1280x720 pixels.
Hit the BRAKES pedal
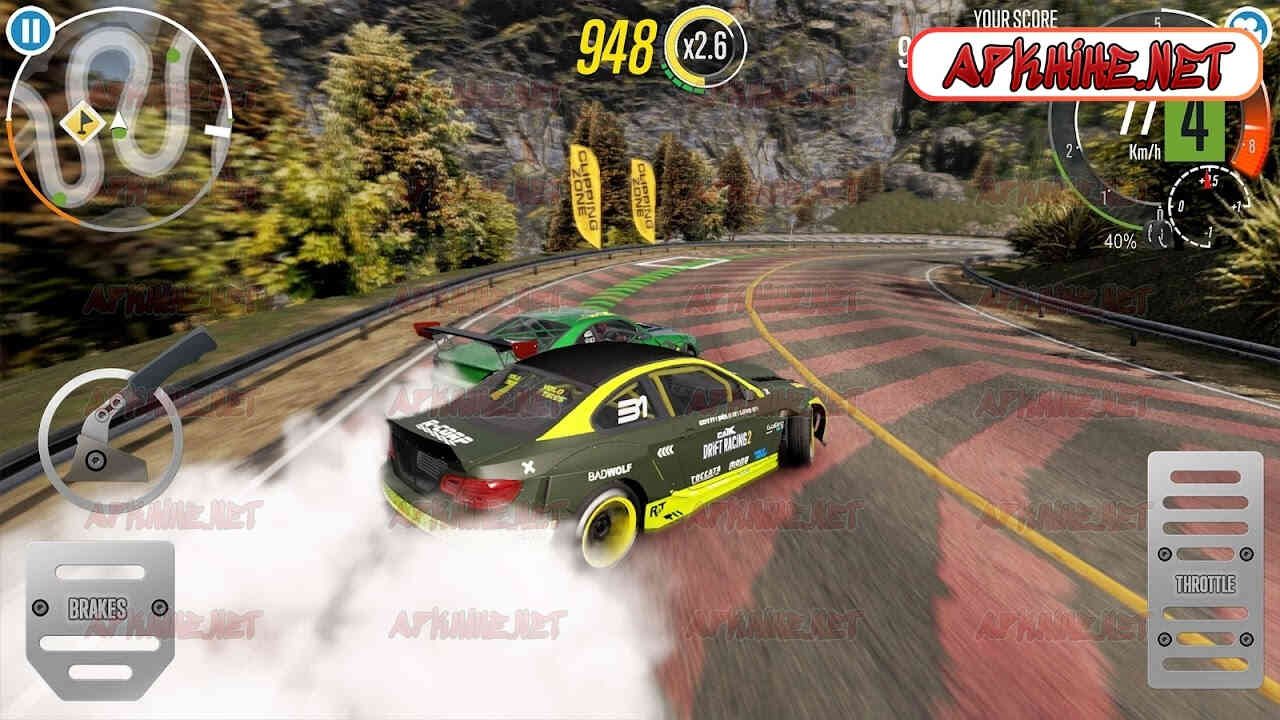coord(99,607)
